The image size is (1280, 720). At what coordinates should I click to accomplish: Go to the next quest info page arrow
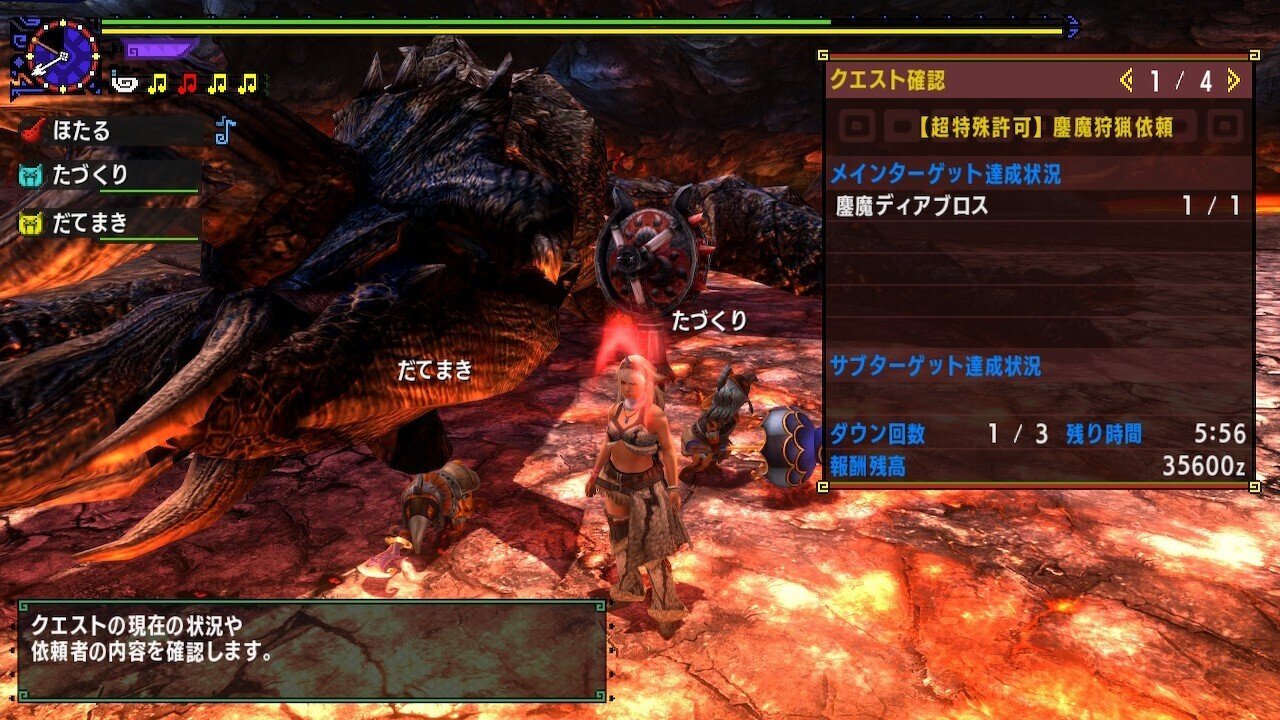(x=1233, y=80)
